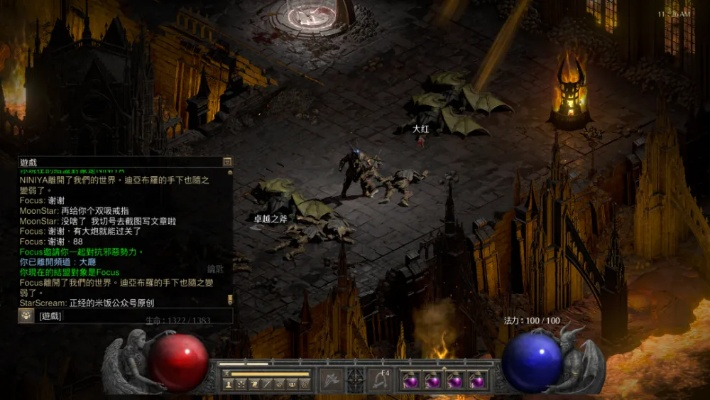Open the chat channel icon beside the input
Screen dimensions: 710x400
click(x=26, y=316)
